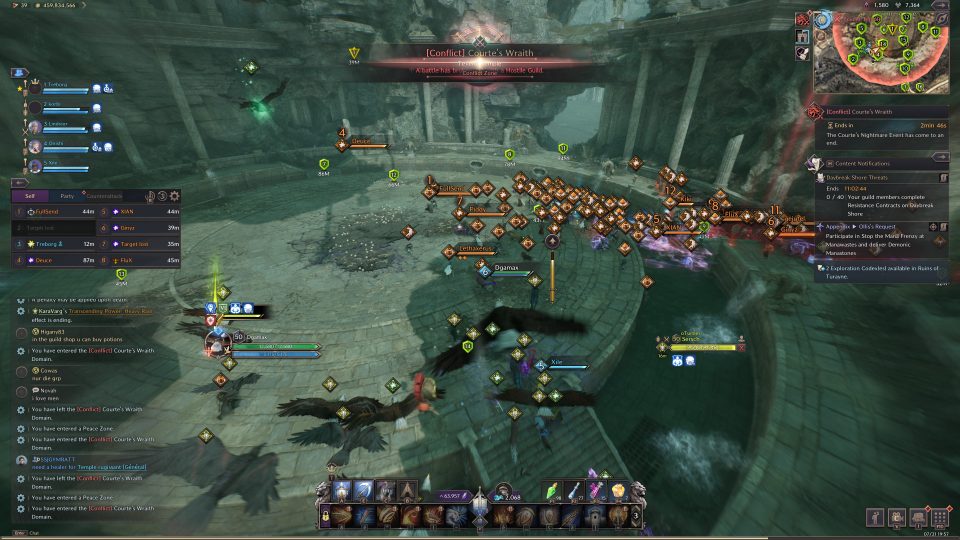Open the character menu icon
The image size is (960, 540).
coord(875,518)
